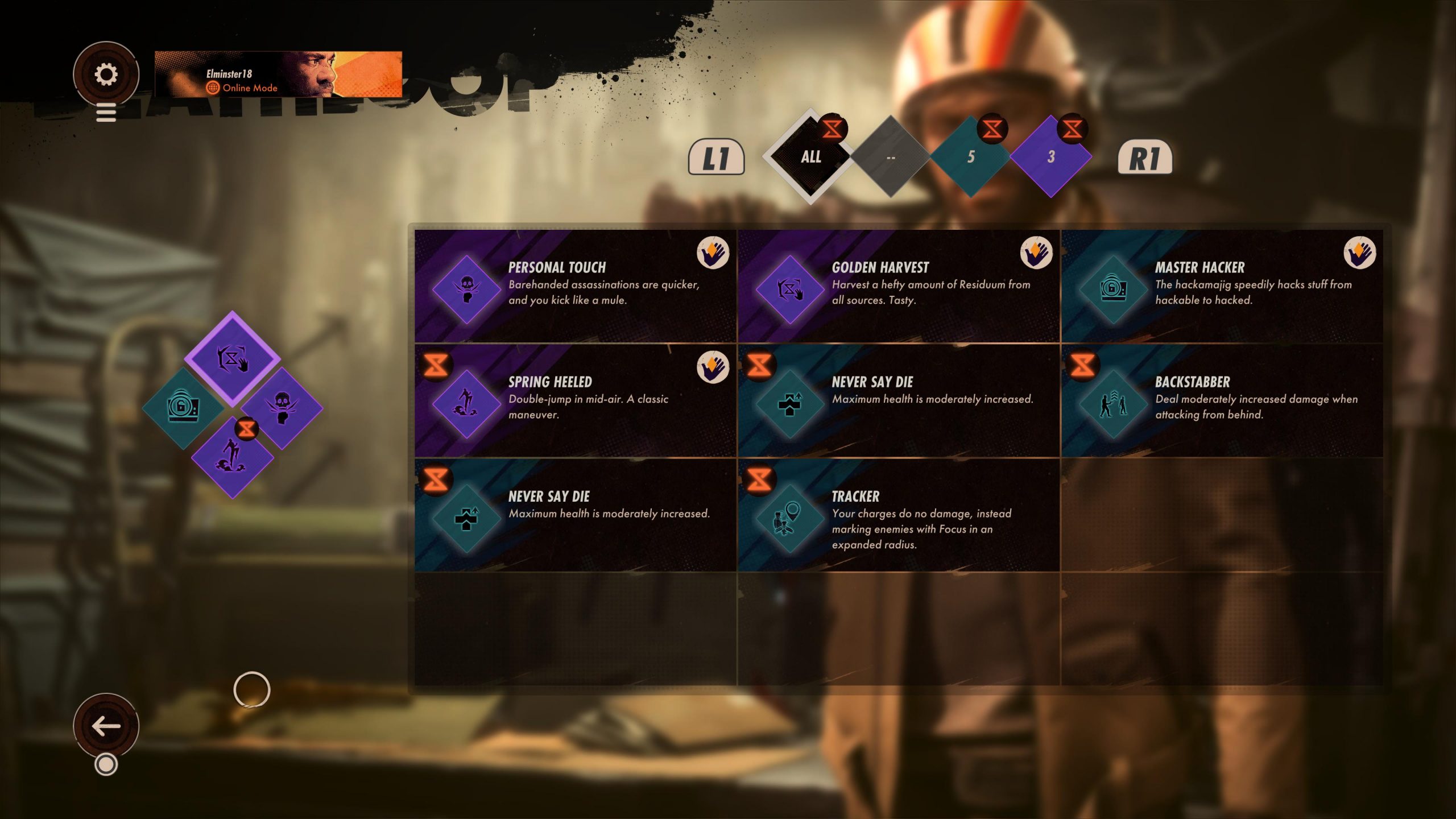Switch to the purple filter tab showing 3
1456x819 pixels.
pyautogui.click(x=1051, y=157)
